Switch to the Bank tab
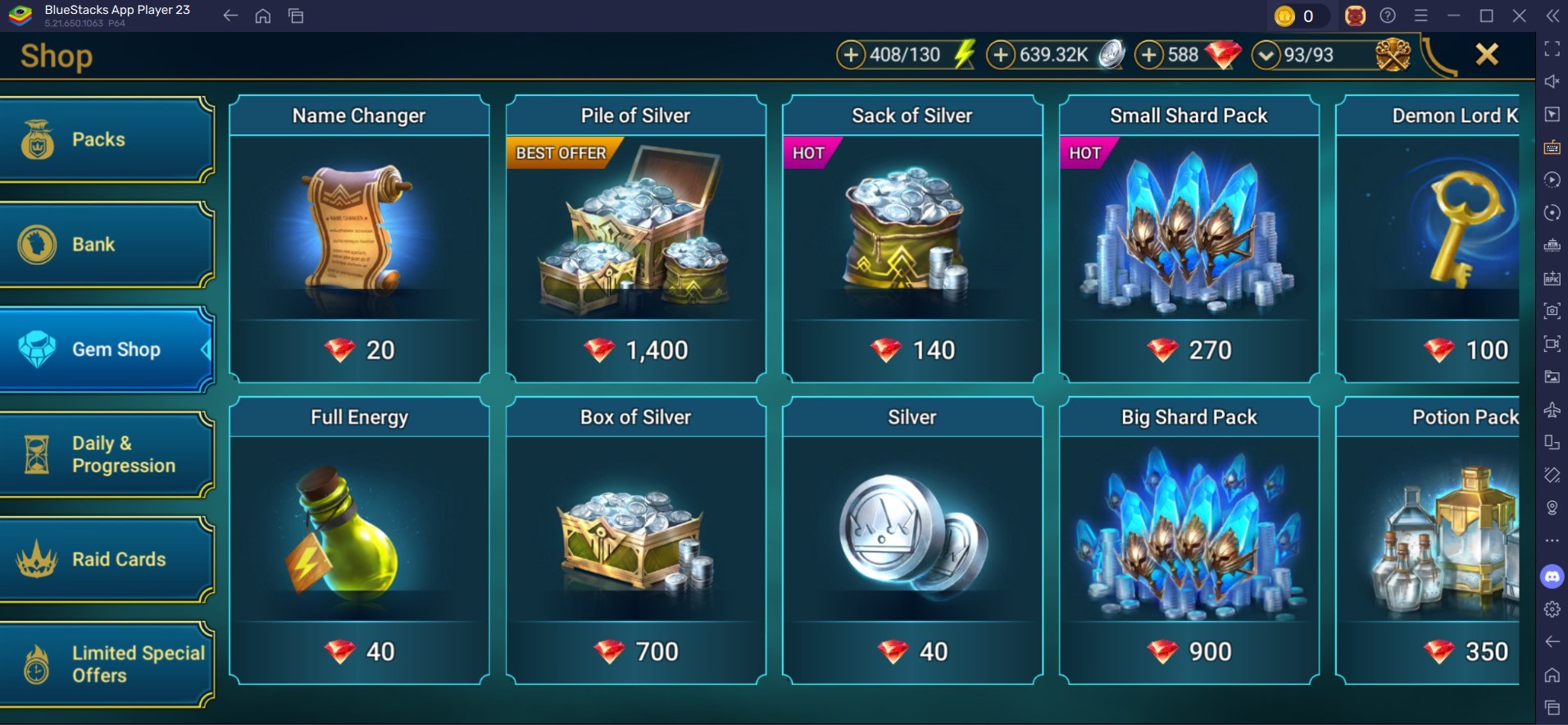This screenshot has height=725, width=1568. pos(107,244)
